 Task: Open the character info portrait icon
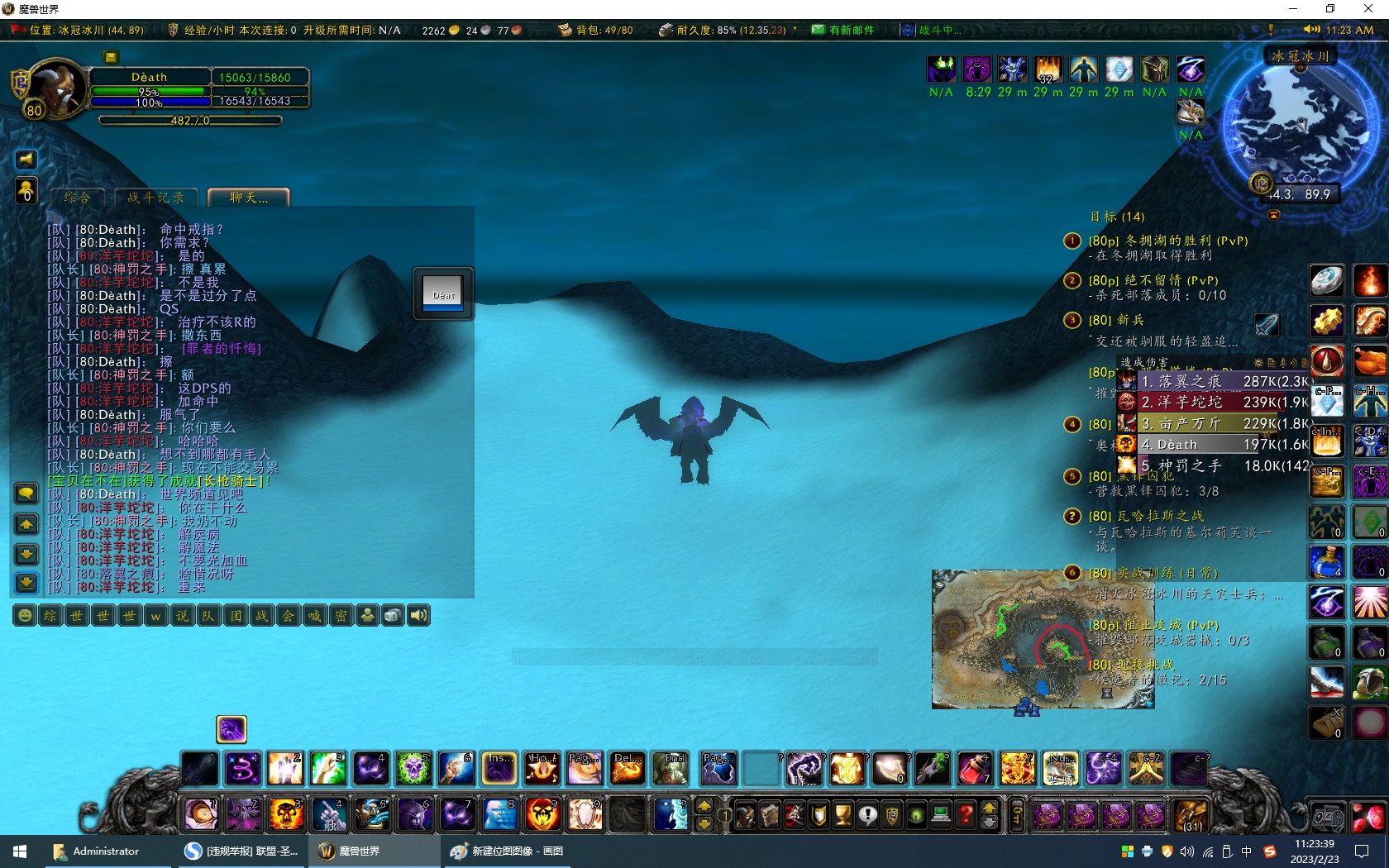coord(746,816)
